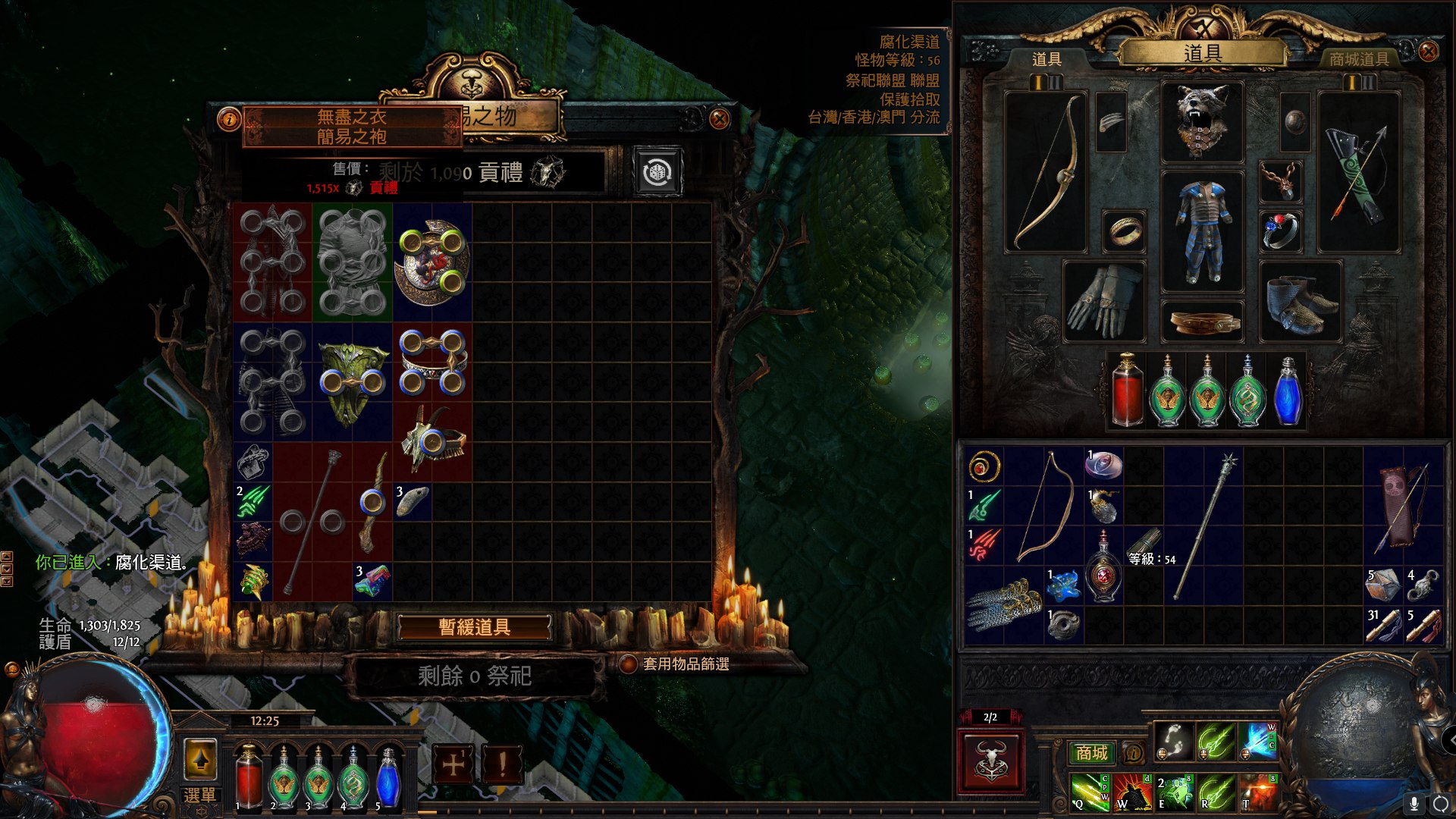Image resolution: width=1456 pixels, height=819 pixels.
Task: Close the inventory panel
Action: [1428, 52]
